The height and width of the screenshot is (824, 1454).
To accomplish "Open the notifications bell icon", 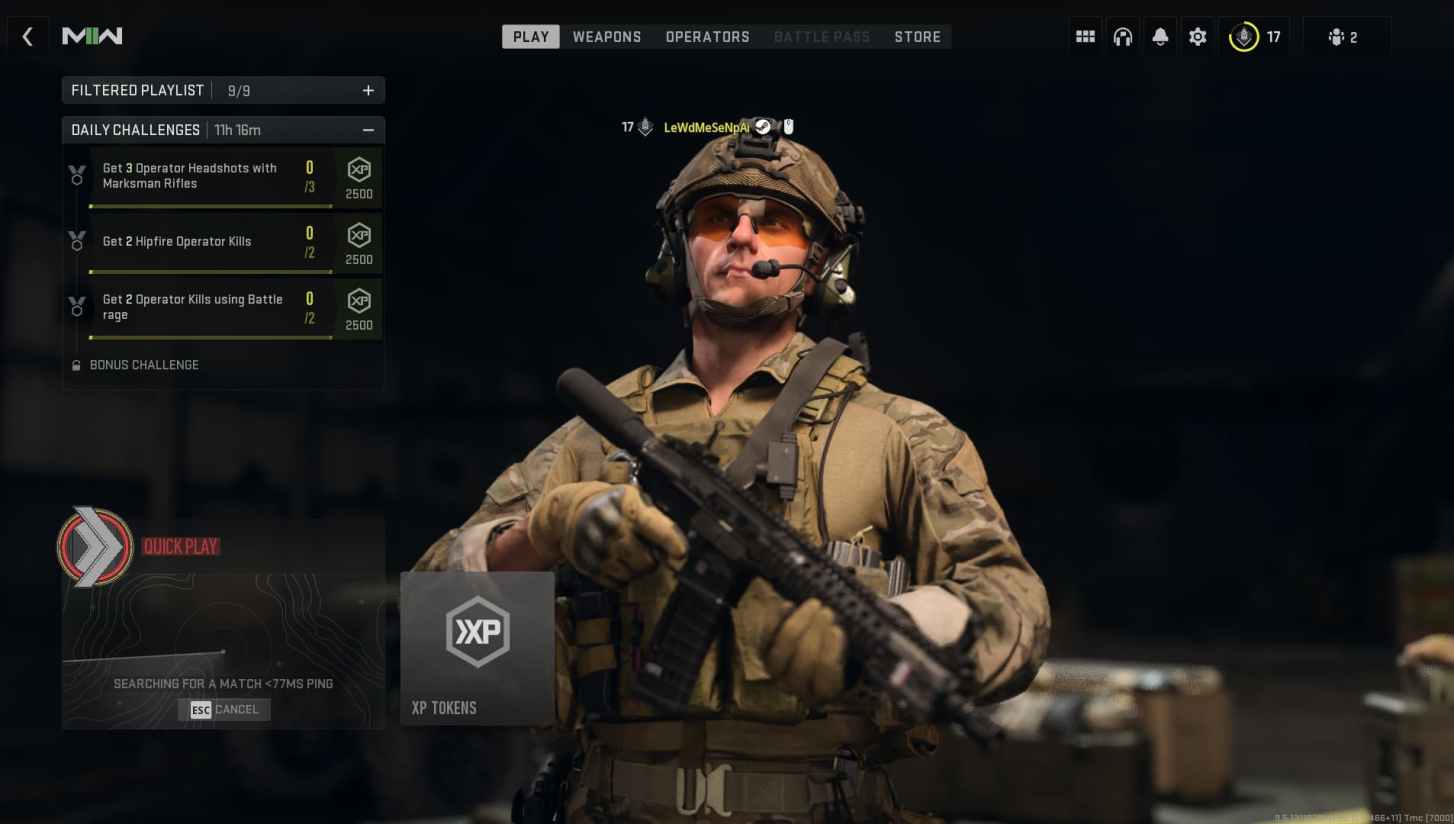I will click(1160, 36).
